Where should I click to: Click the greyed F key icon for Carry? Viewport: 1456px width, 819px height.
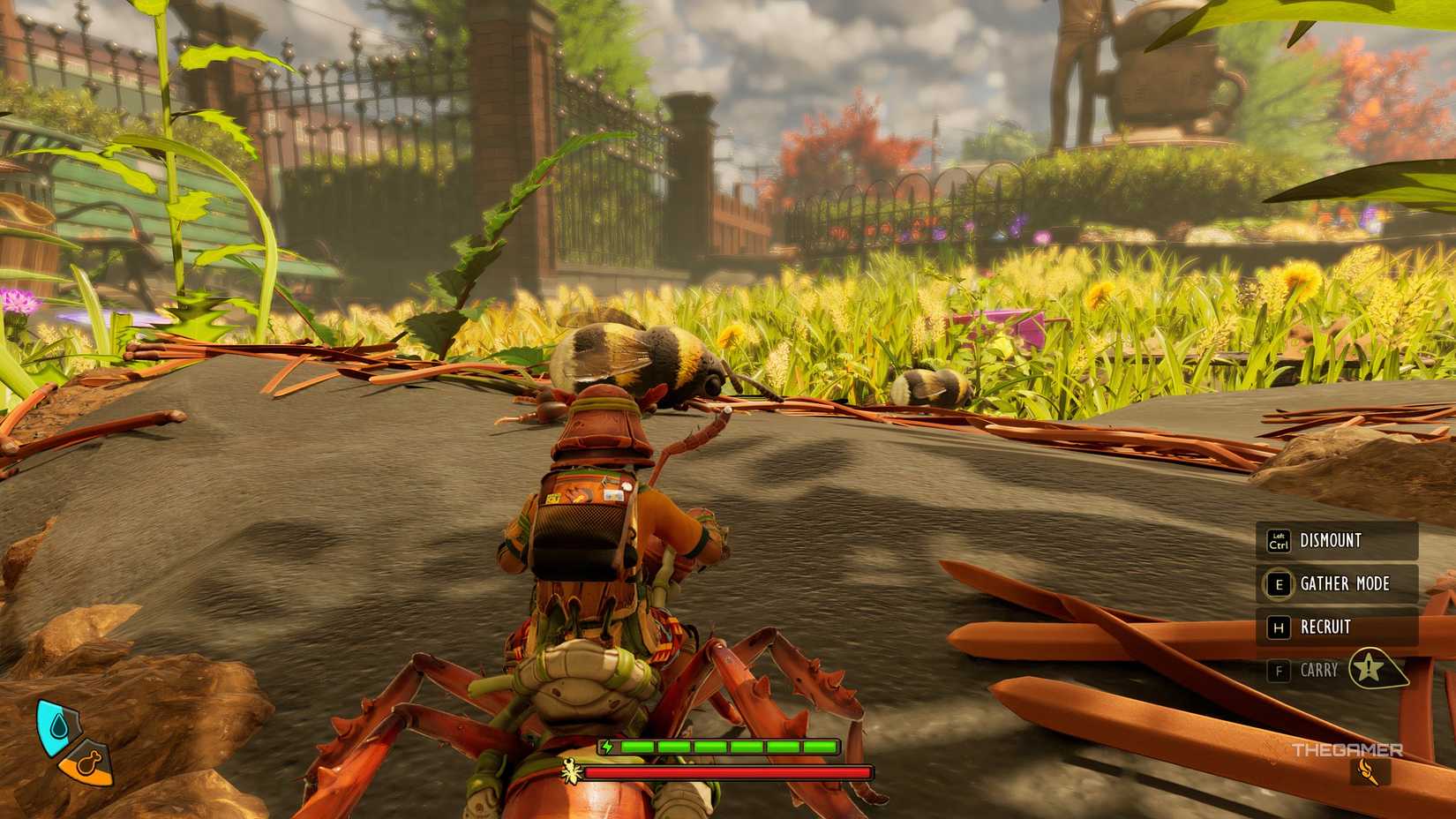click(x=1279, y=671)
